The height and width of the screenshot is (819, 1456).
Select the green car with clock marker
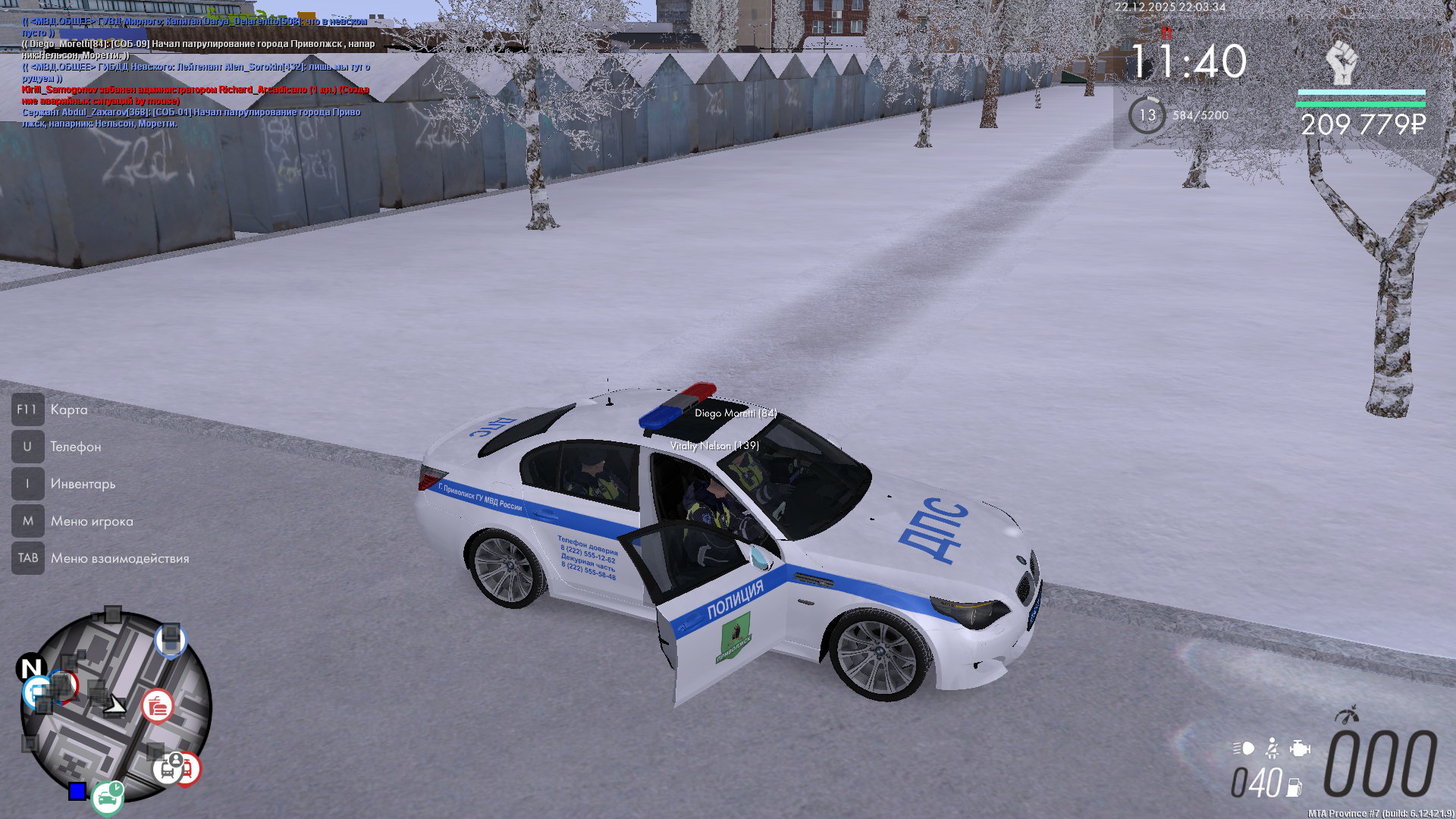107,798
